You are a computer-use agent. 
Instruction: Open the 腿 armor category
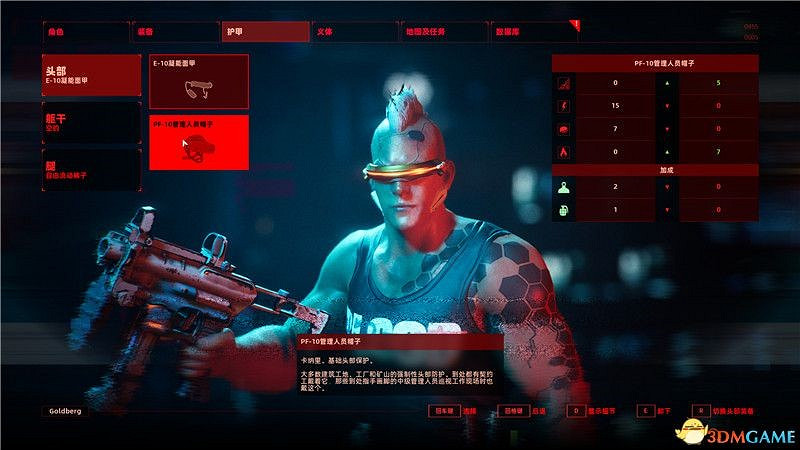91,169
